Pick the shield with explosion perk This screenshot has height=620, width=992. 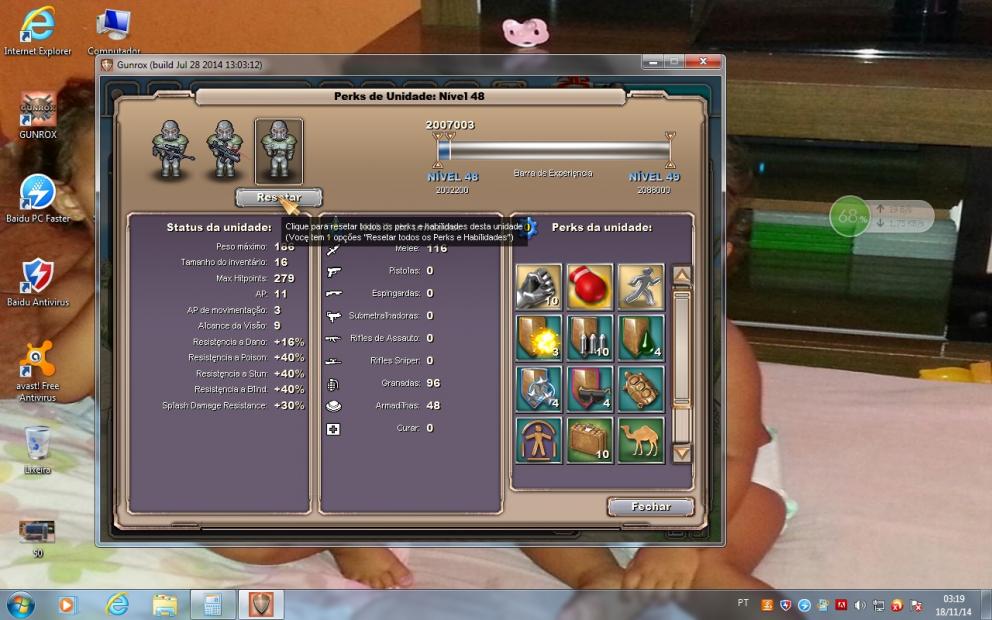539,338
